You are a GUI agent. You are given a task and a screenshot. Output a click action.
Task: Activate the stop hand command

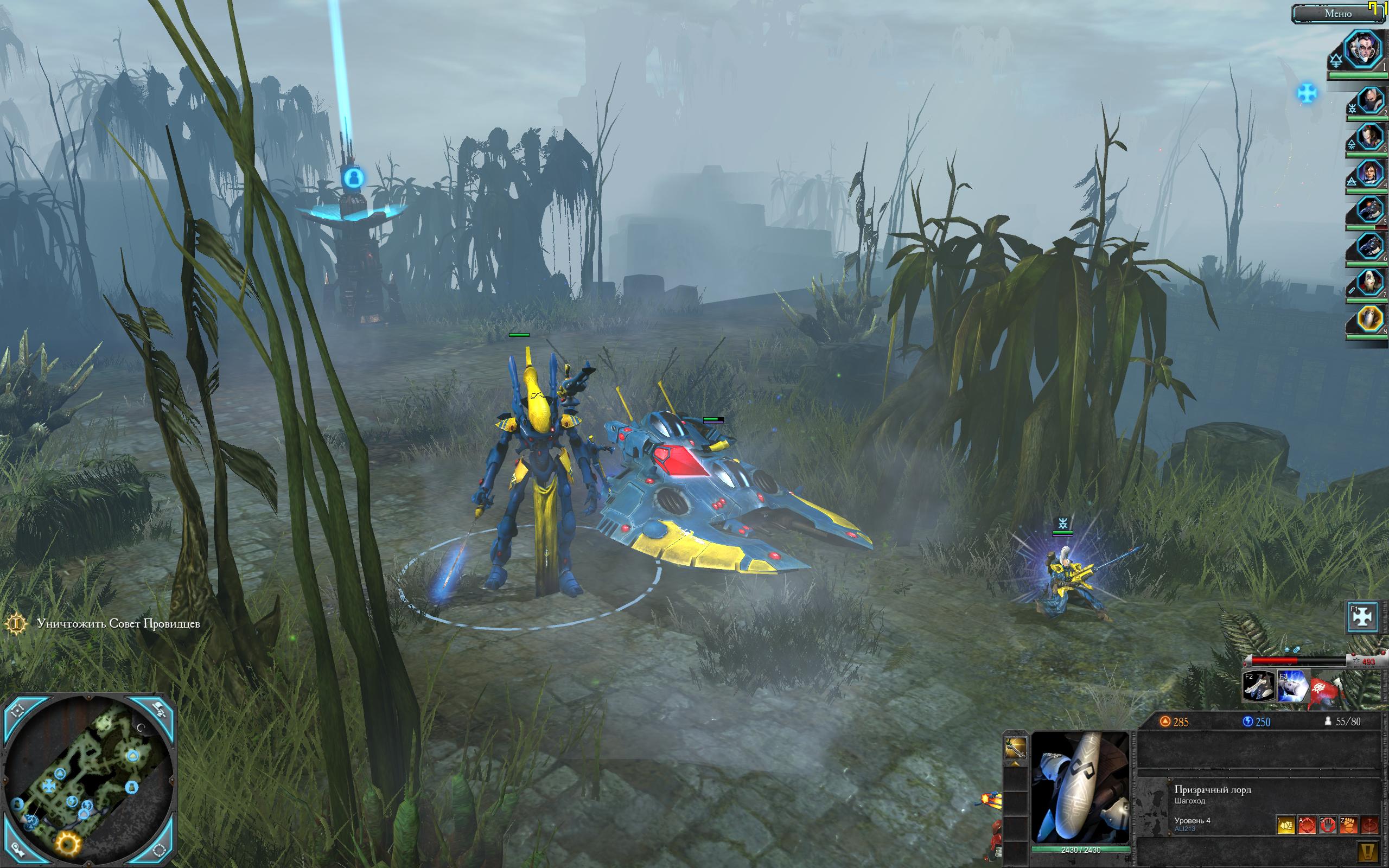coord(1327,826)
